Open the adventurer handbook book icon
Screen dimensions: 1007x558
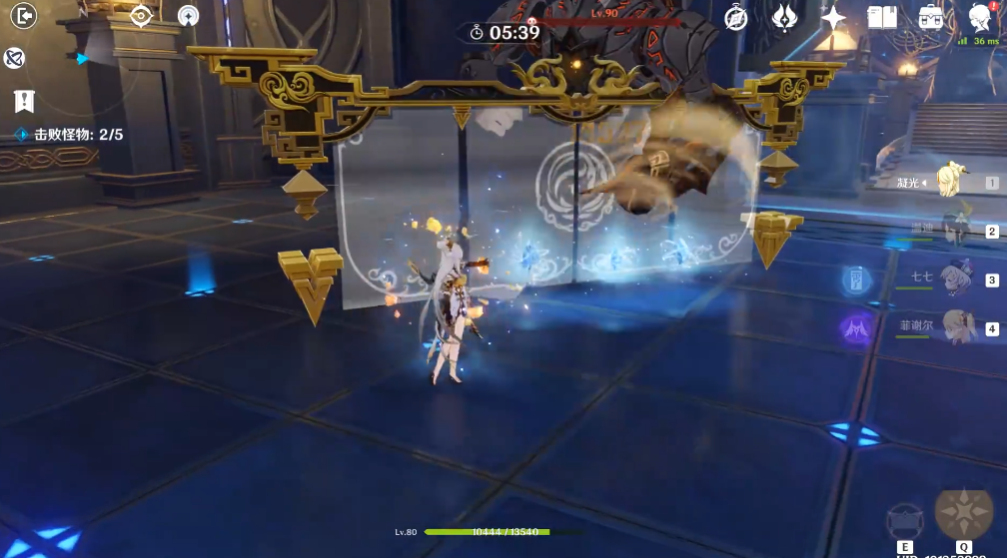click(882, 17)
